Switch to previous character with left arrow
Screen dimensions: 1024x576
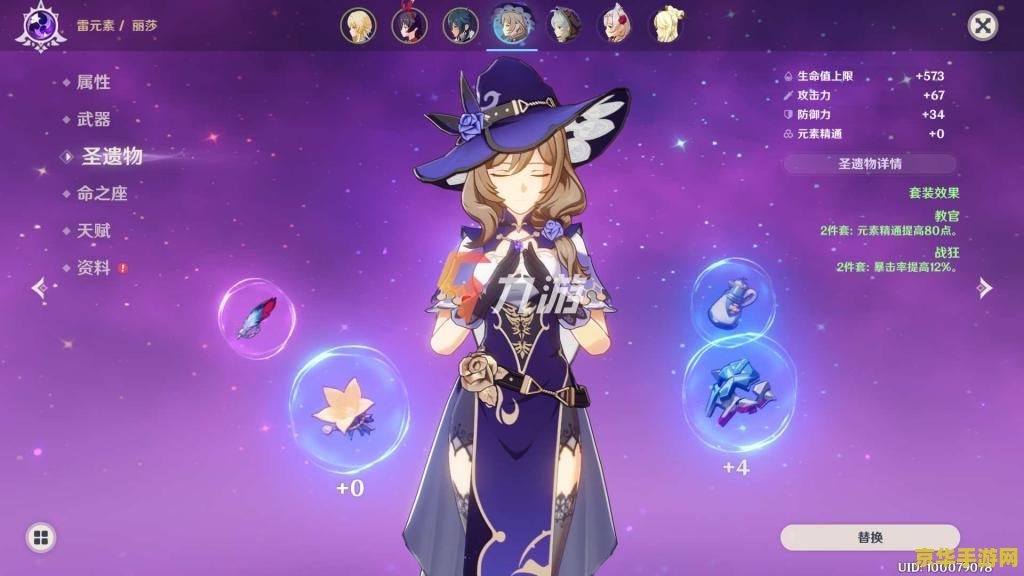[x=39, y=288]
